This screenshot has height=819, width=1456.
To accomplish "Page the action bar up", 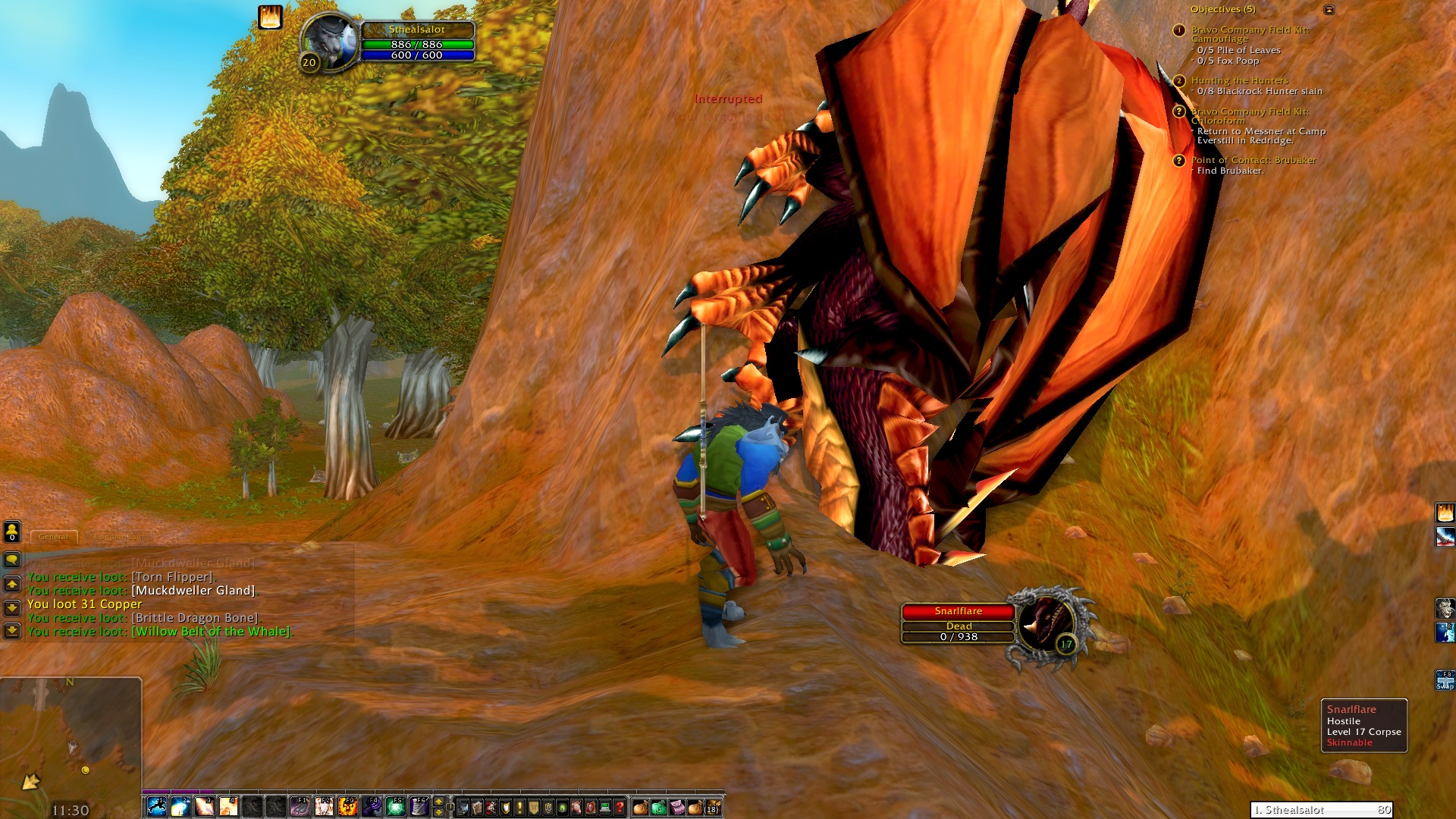I will point(438,802).
